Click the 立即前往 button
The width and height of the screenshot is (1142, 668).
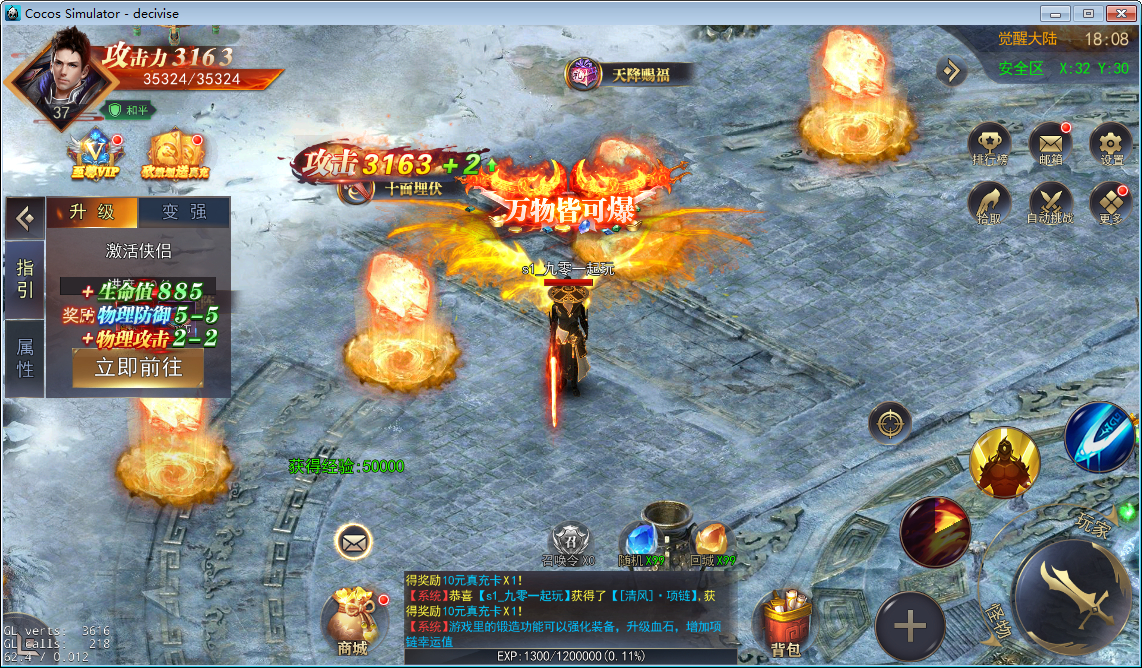pyautogui.click(x=138, y=367)
